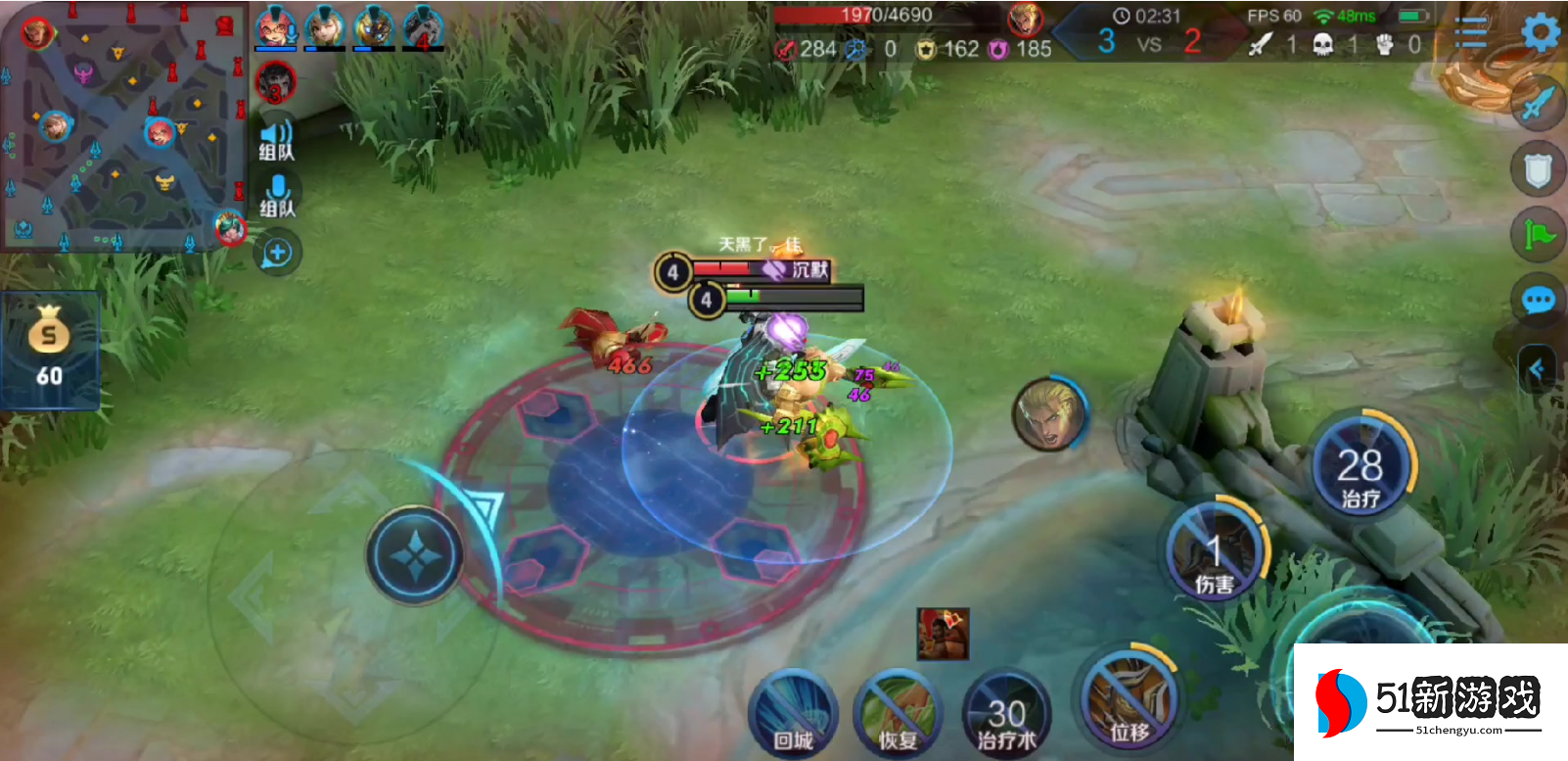The width and height of the screenshot is (1568, 761).
Task: Send the sword attack signal
Action: pos(1538,102)
